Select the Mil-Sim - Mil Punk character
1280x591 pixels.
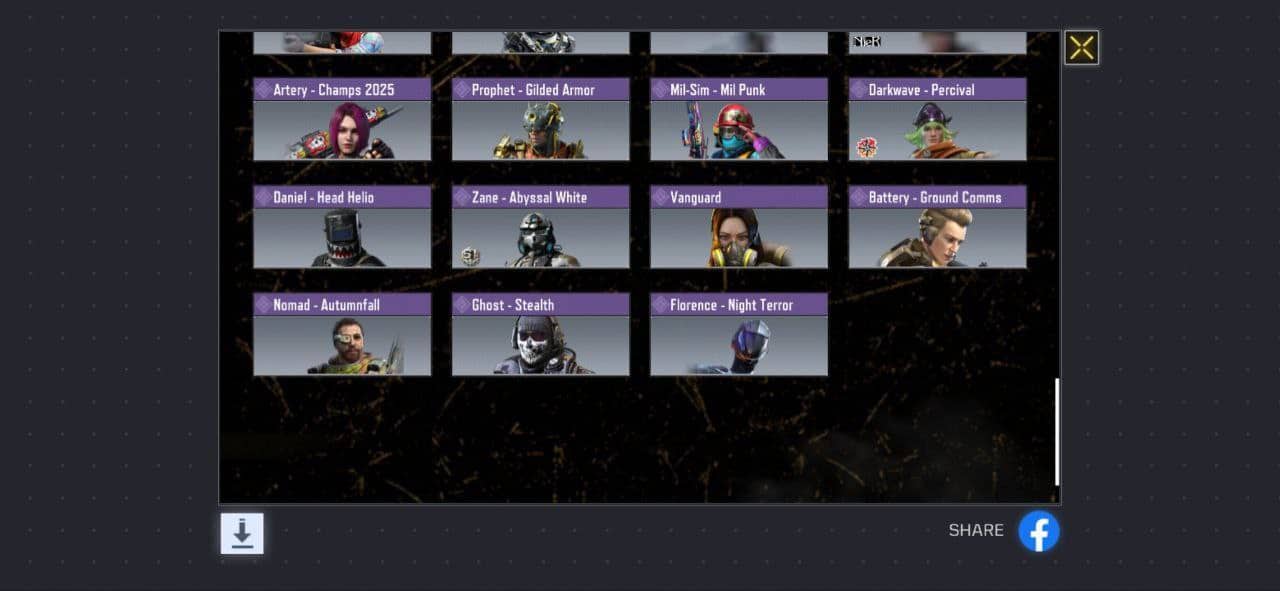(x=739, y=120)
